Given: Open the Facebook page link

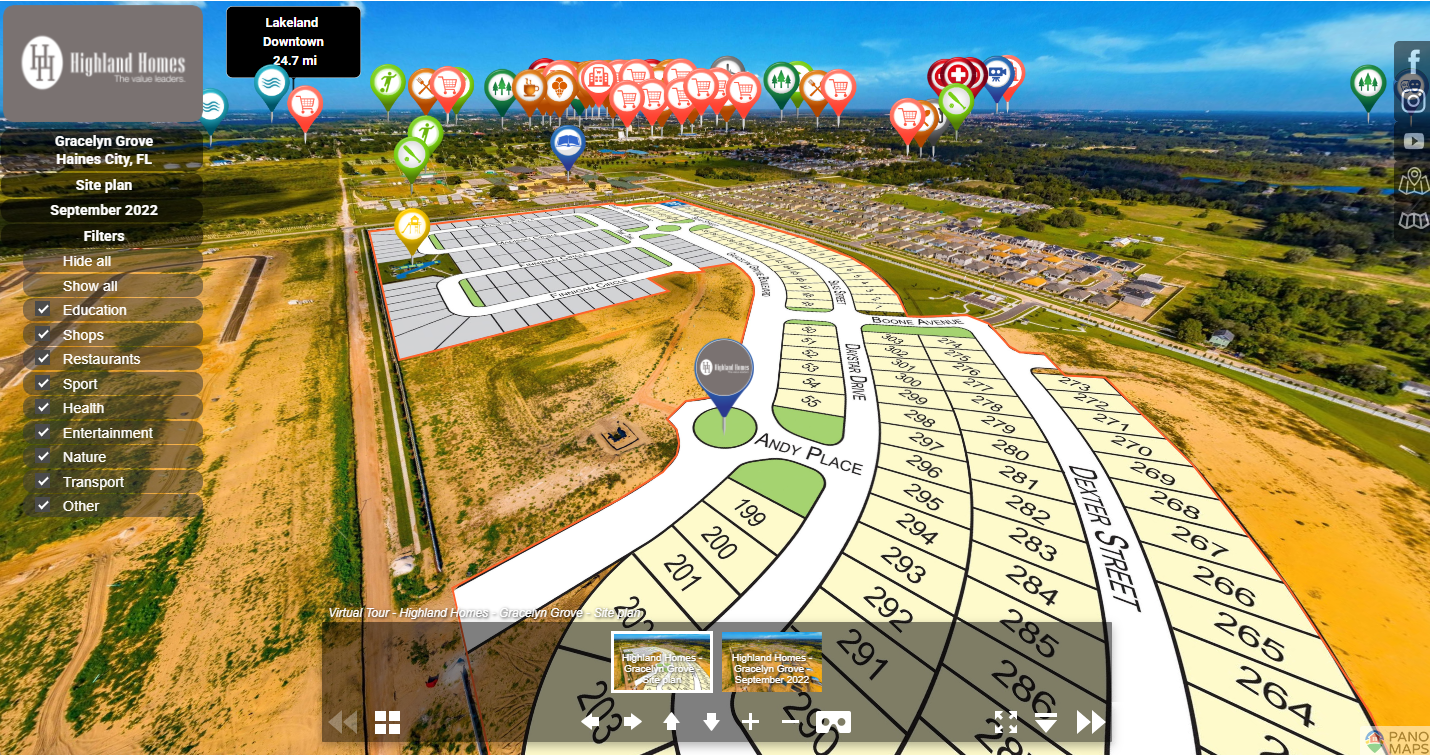Looking at the screenshot, I should [1412, 62].
